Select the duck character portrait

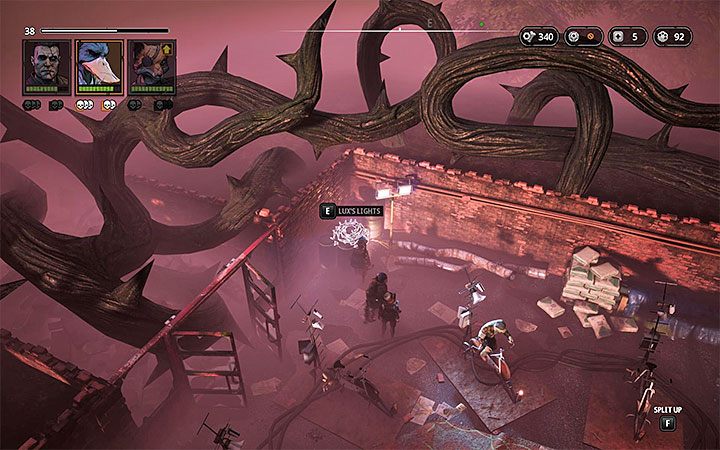coord(99,66)
